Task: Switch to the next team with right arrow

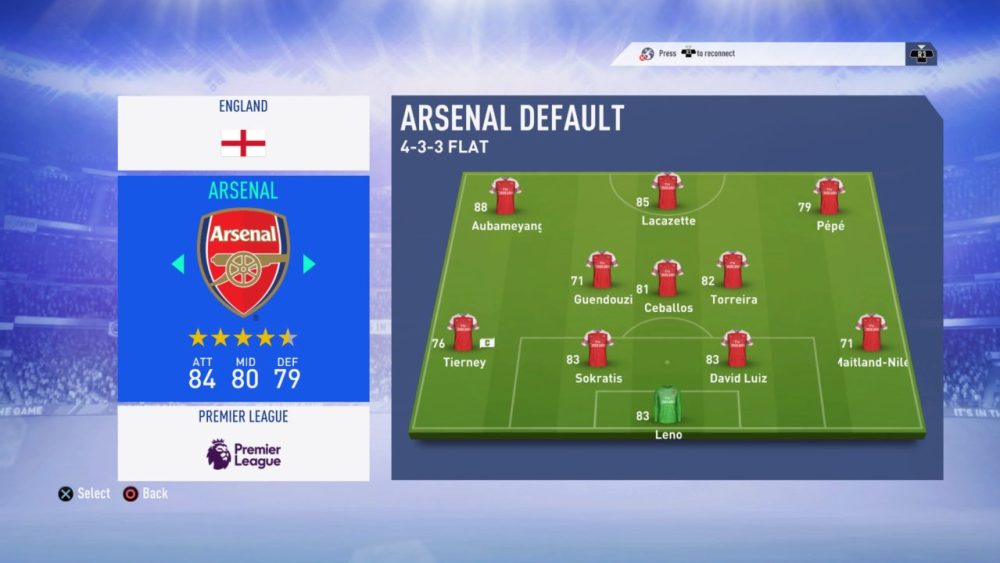Action: pos(309,264)
